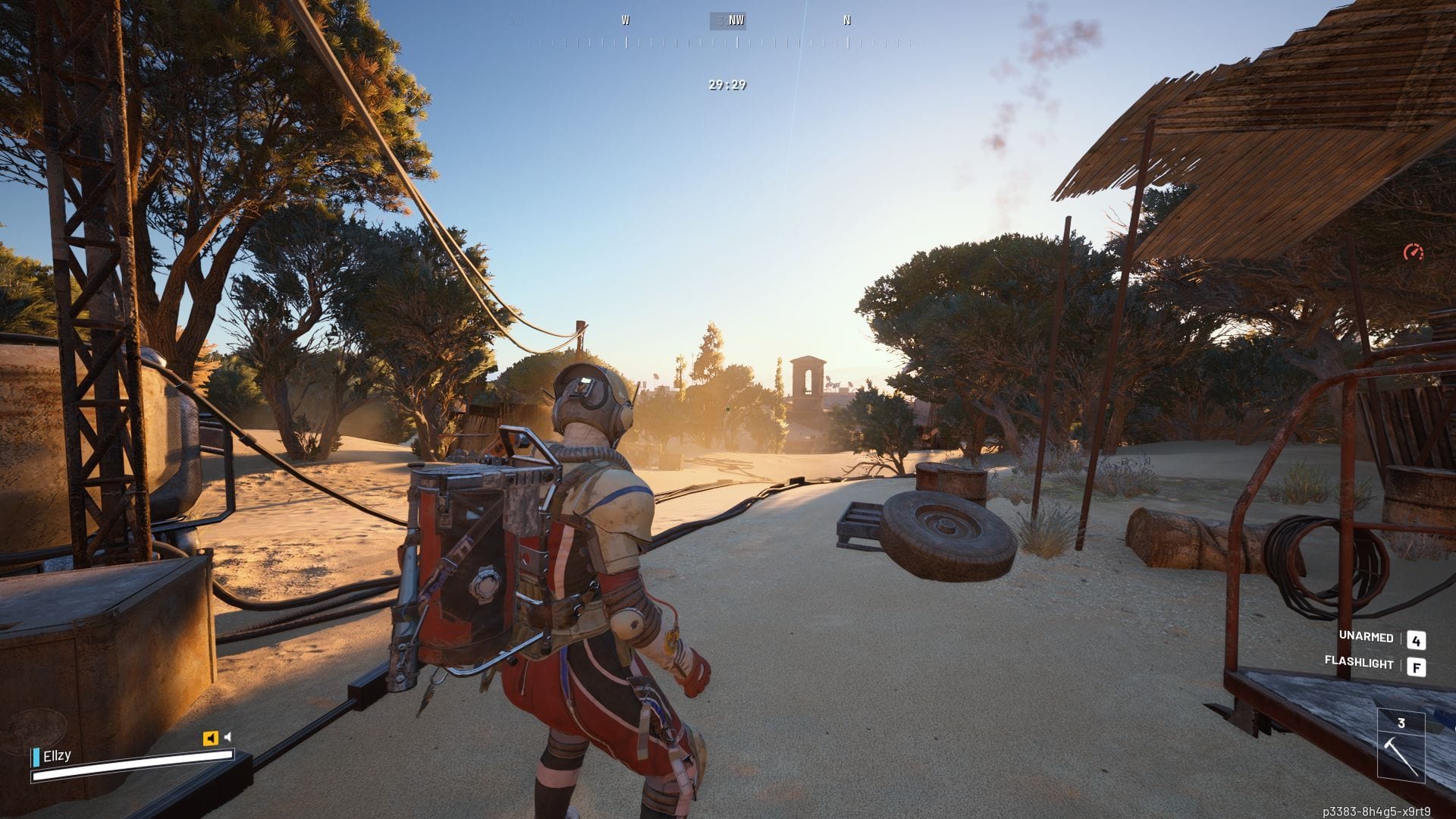Click the N marker on the compass
The width and height of the screenshot is (1456, 819).
coord(847,20)
